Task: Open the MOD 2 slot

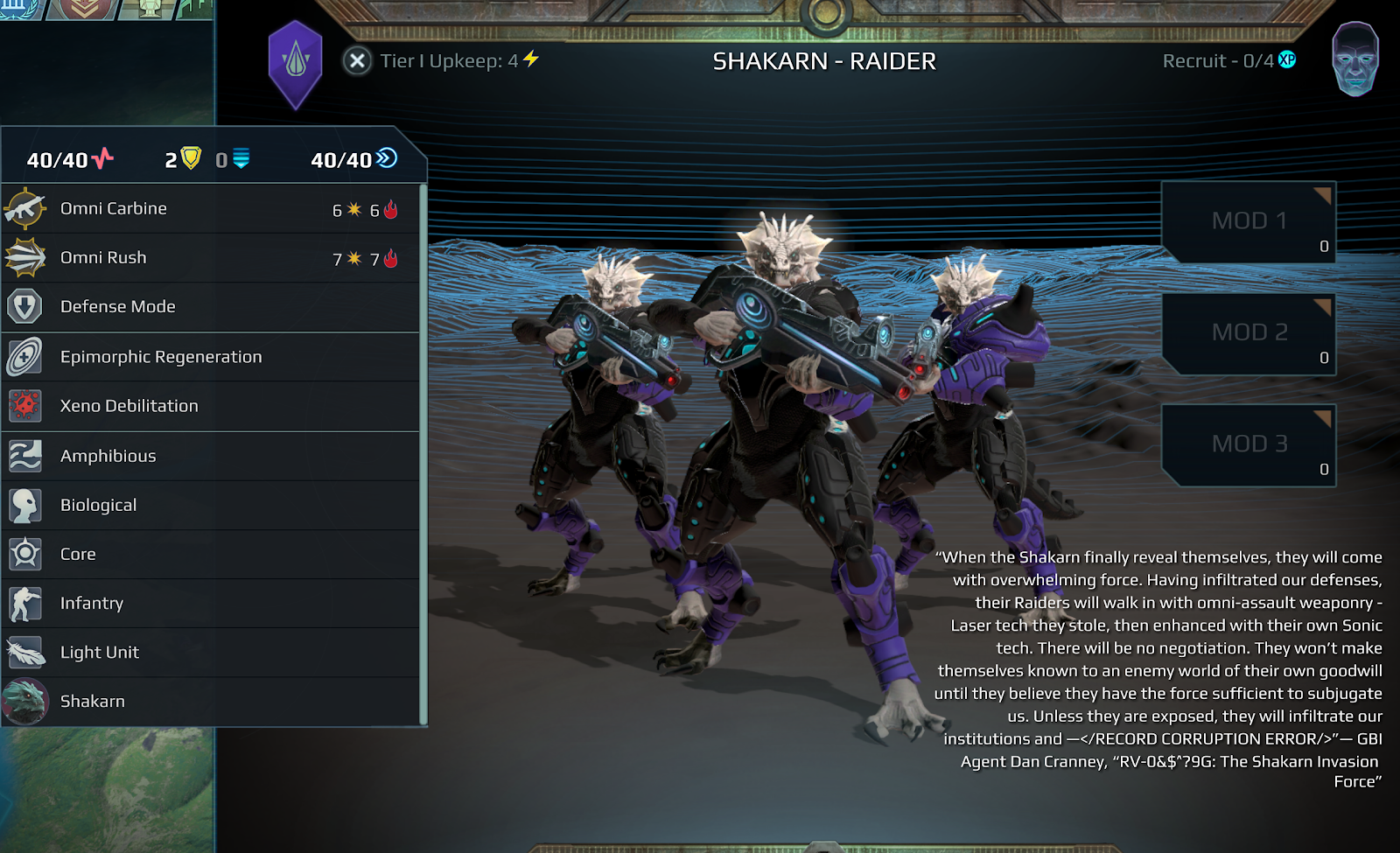Action: point(1249,332)
